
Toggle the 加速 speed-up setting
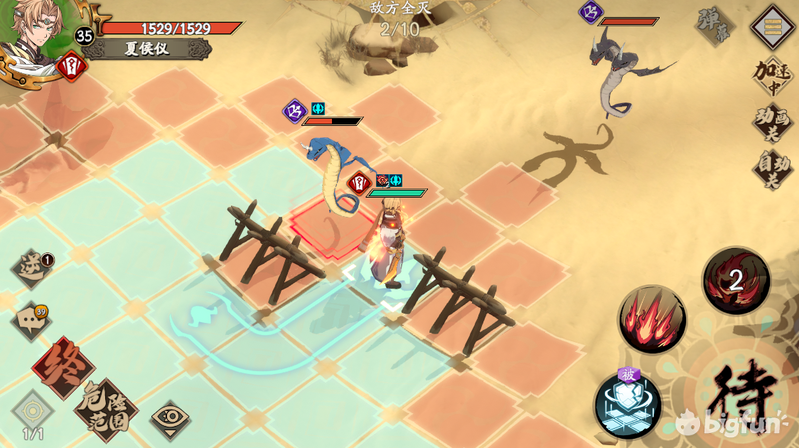[x=772, y=75]
